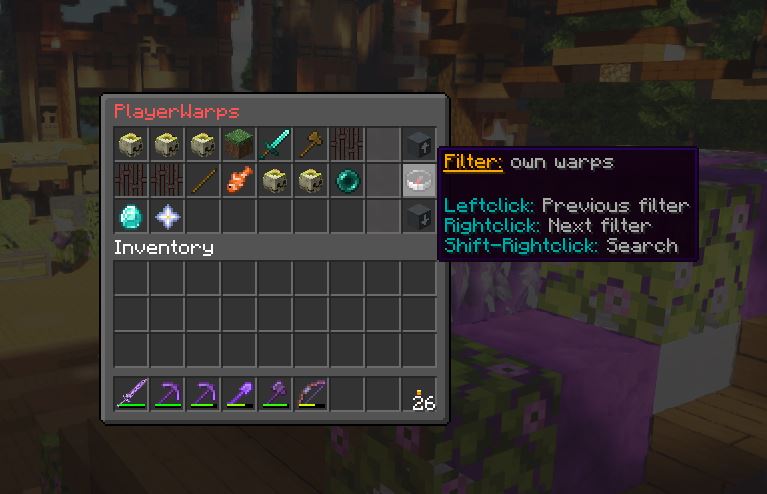Select the grass block warp
Viewport: 767px width, 494px height.
click(x=239, y=144)
